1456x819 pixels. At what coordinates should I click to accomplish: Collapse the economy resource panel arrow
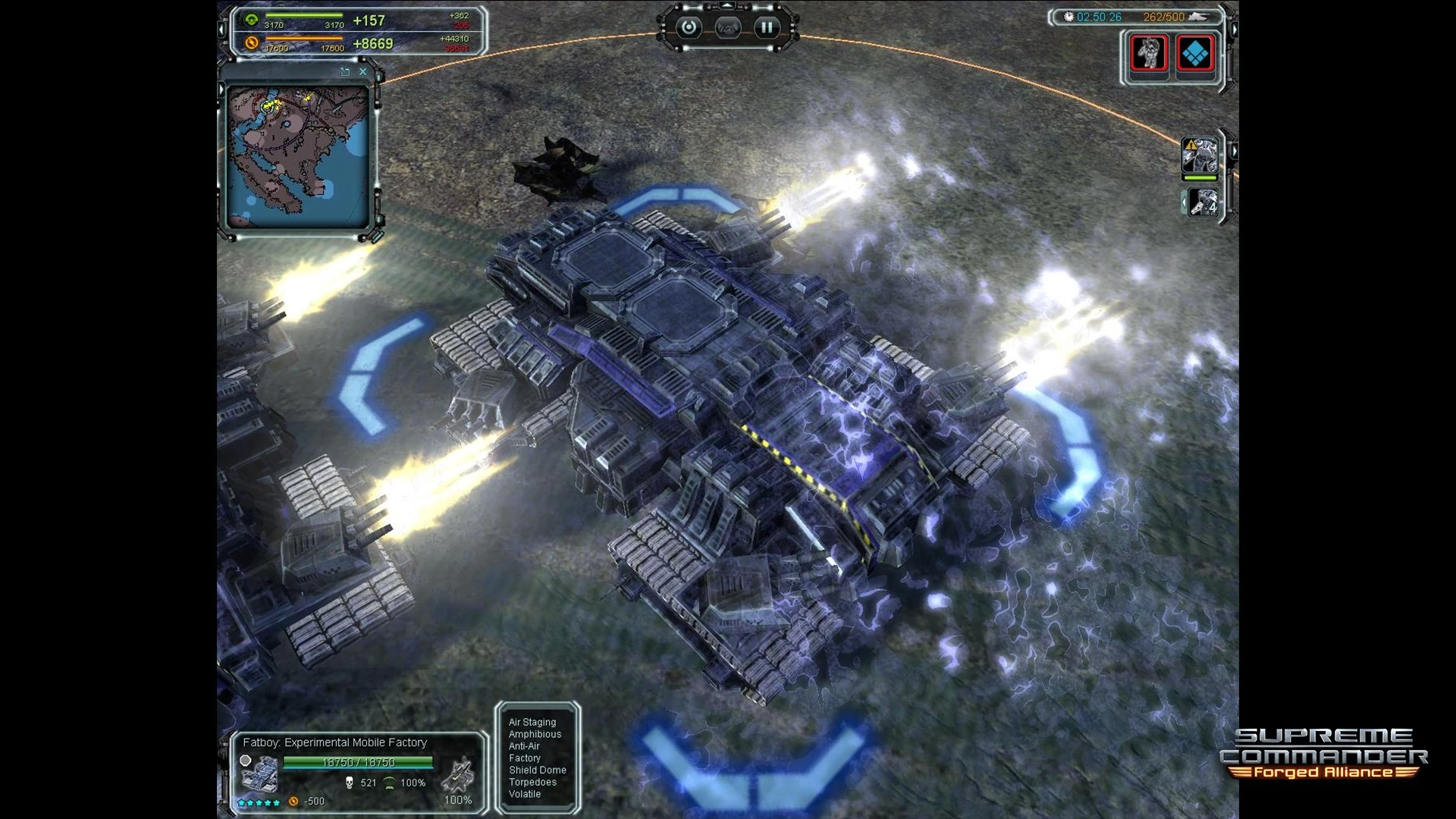(x=222, y=30)
